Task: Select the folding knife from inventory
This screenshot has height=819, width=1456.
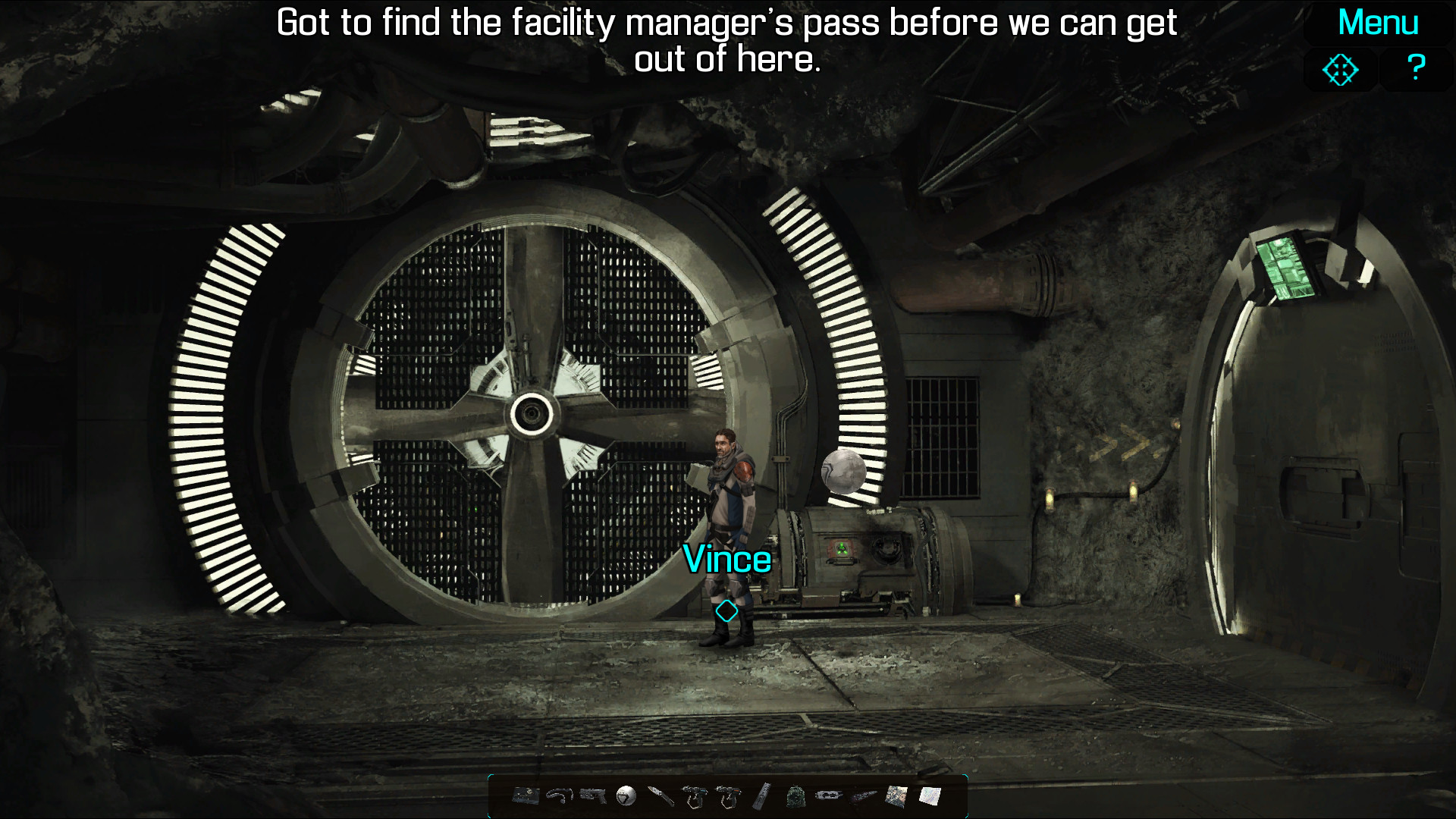Action: (x=661, y=795)
